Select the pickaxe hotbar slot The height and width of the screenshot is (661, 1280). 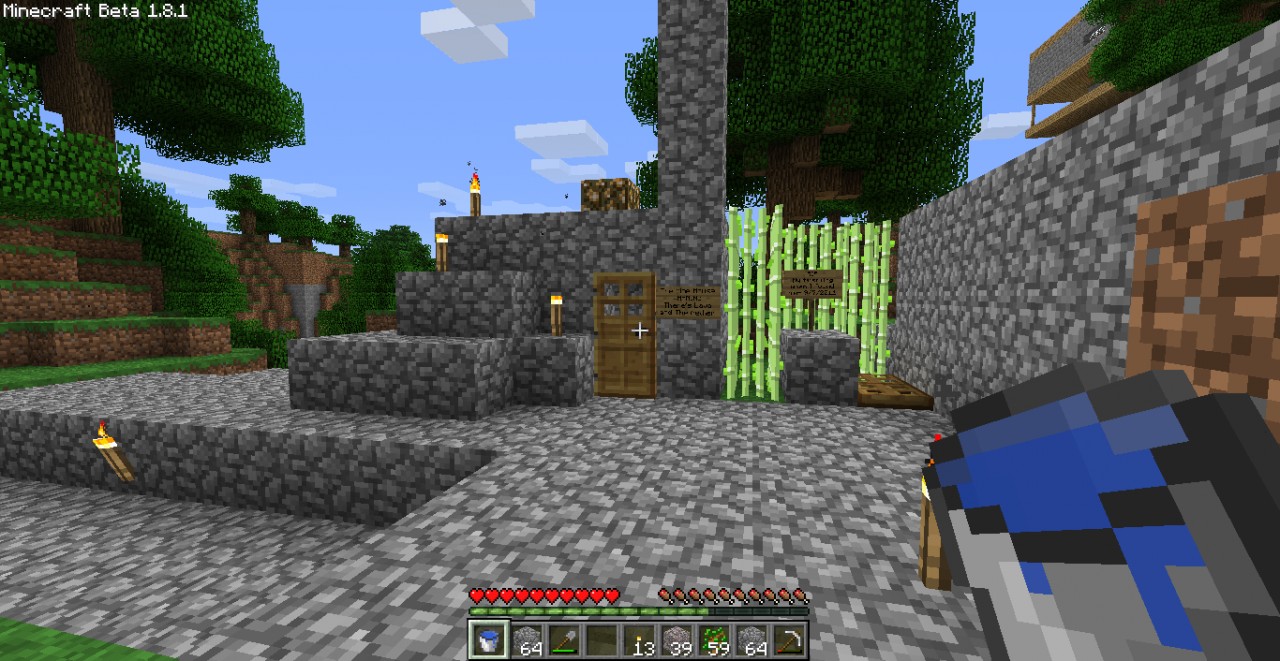click(788, 640)
